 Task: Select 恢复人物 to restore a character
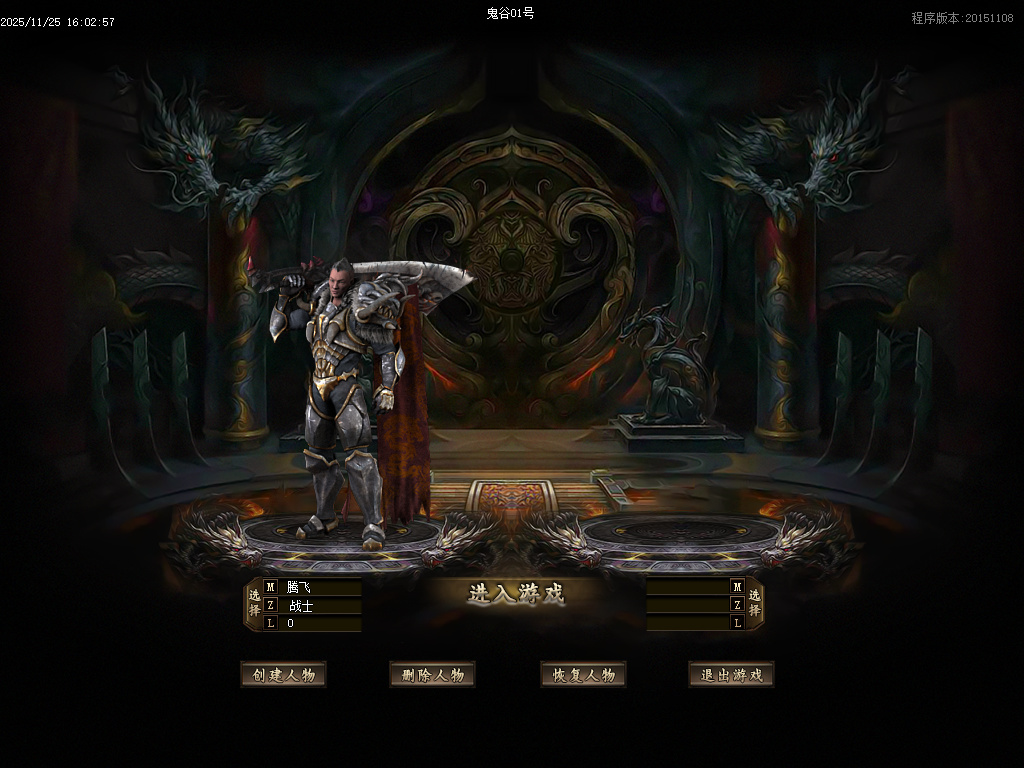[x=583, y=675]
